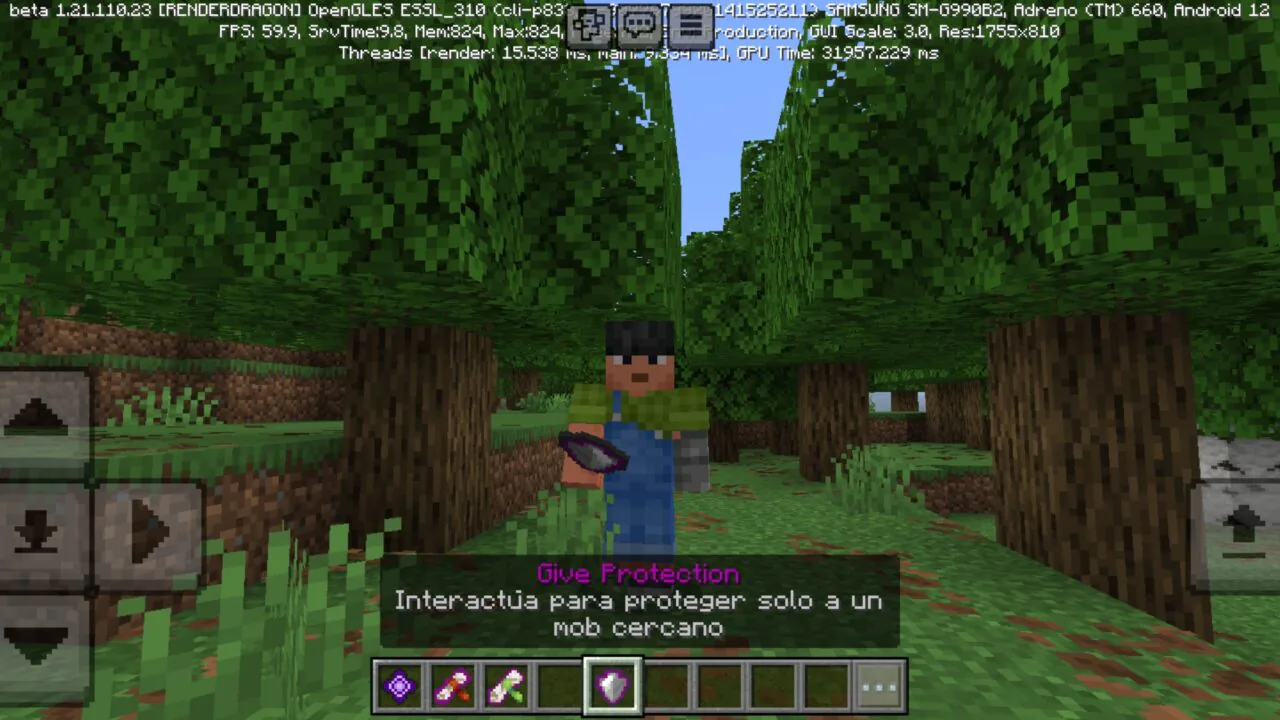Viewport: 1280px width, 720px height.
Task: Select the seventh hotbar slot
Action: [x=720, y=684]
